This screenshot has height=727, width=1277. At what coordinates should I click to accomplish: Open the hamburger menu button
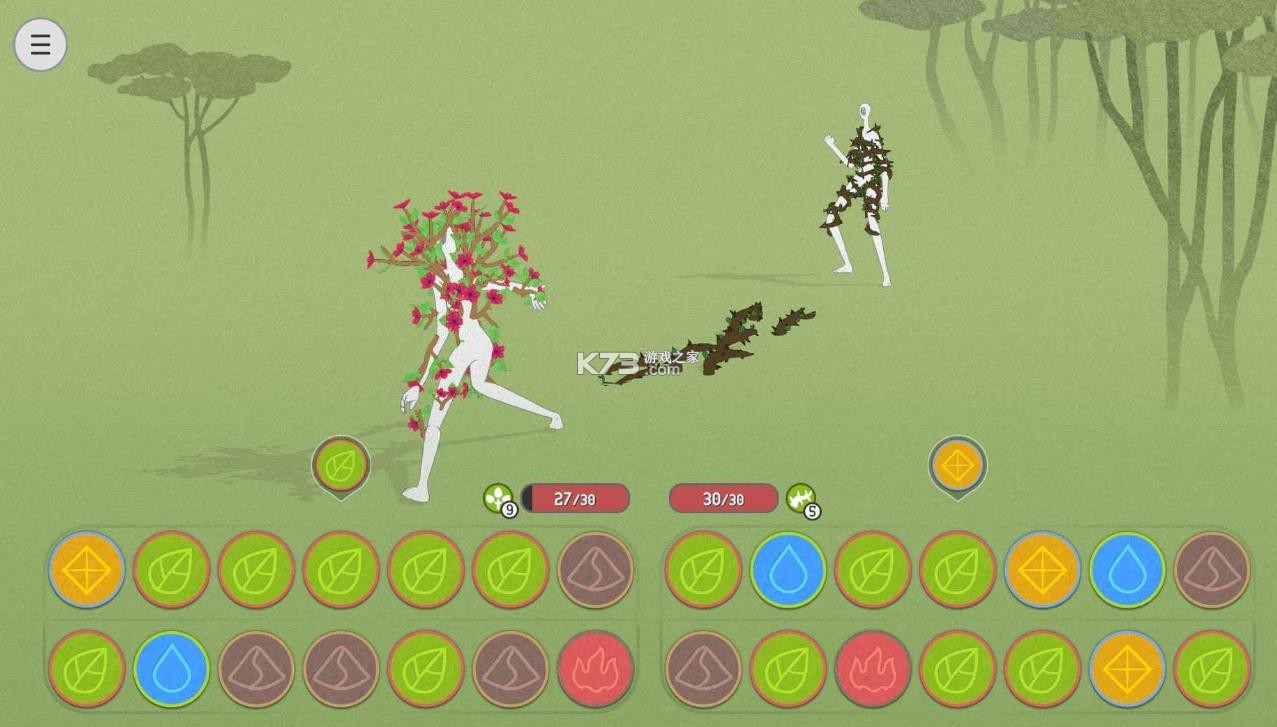40,45
